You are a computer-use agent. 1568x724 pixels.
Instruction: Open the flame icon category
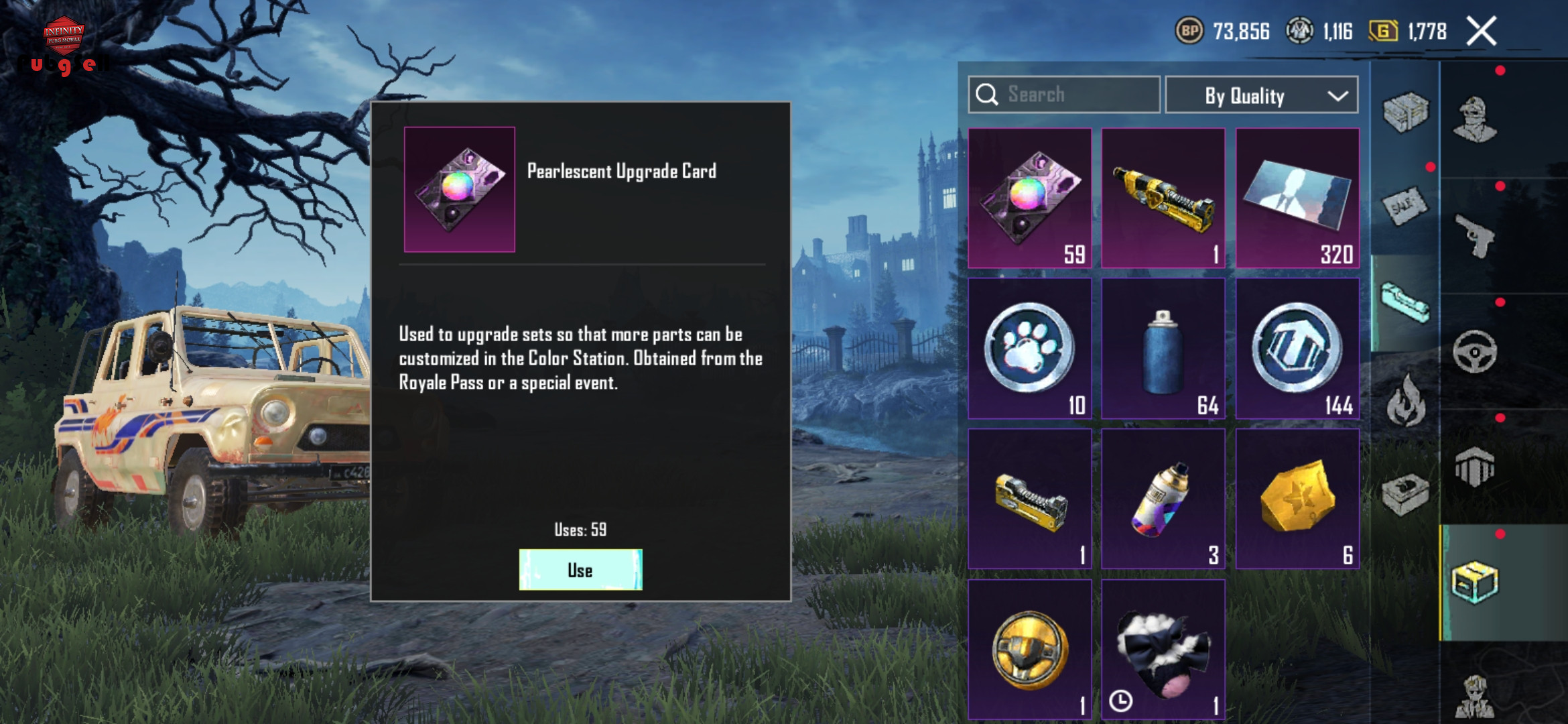[1405, 401]
